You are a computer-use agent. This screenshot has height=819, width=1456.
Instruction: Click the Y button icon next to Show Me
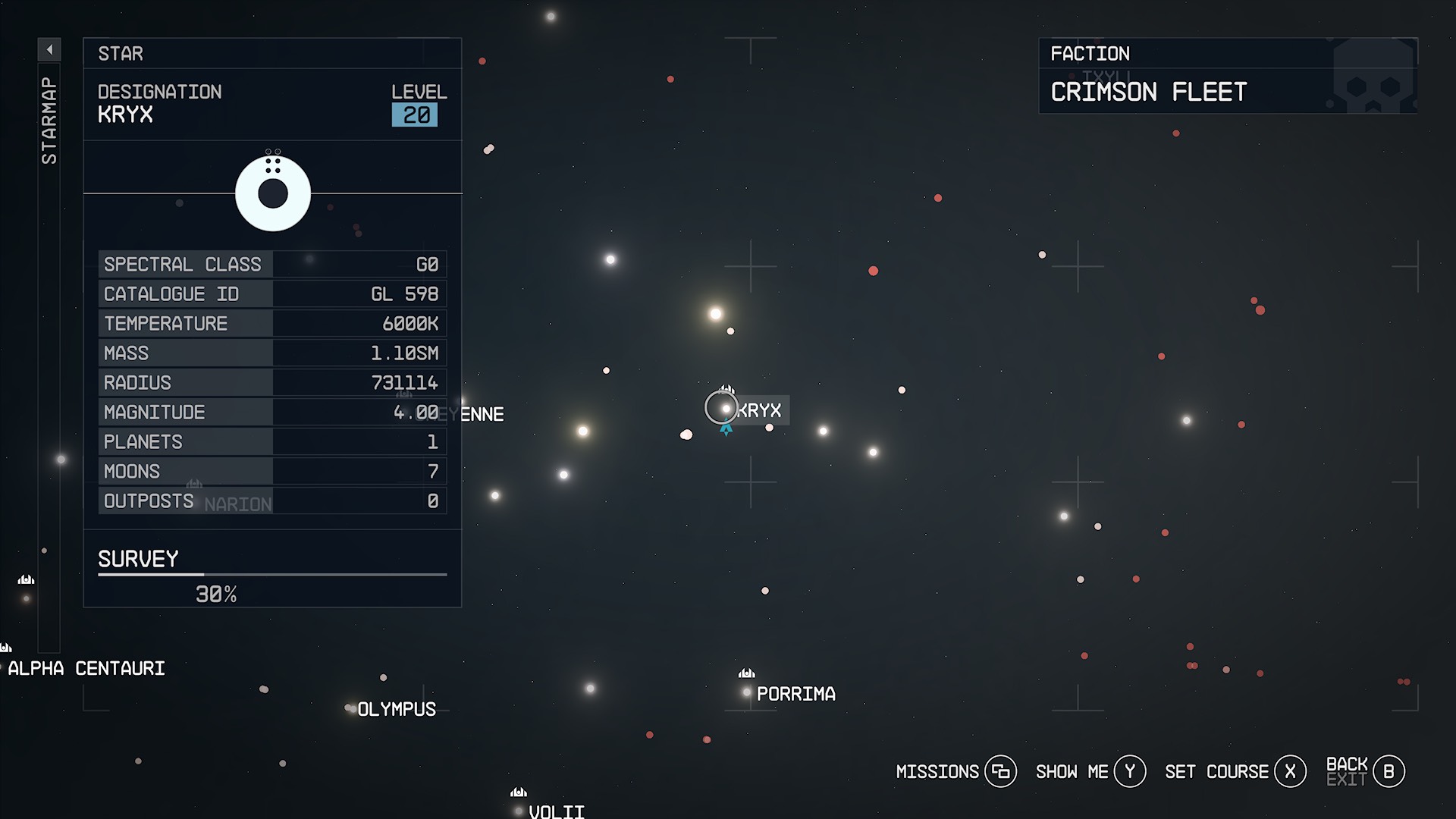point(1129,771)
